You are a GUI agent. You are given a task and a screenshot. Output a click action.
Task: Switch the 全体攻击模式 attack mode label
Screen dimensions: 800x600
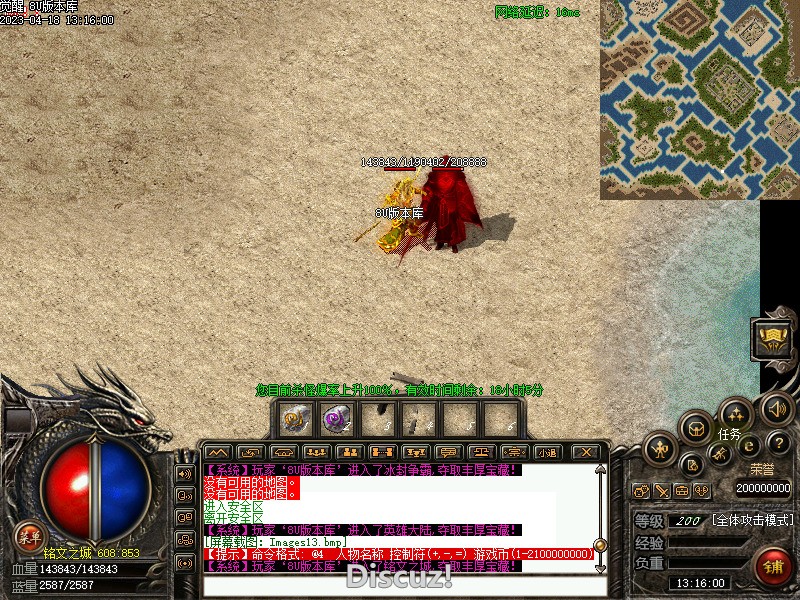coord(753,521)
